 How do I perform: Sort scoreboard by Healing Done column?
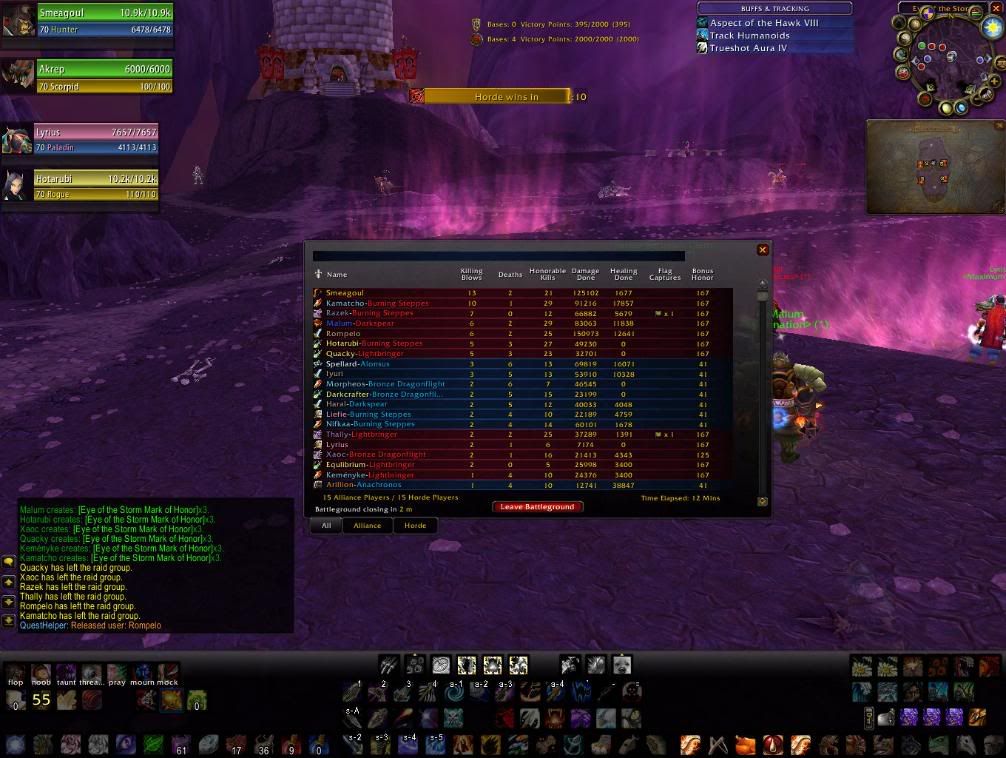click(x=624, y=274)
